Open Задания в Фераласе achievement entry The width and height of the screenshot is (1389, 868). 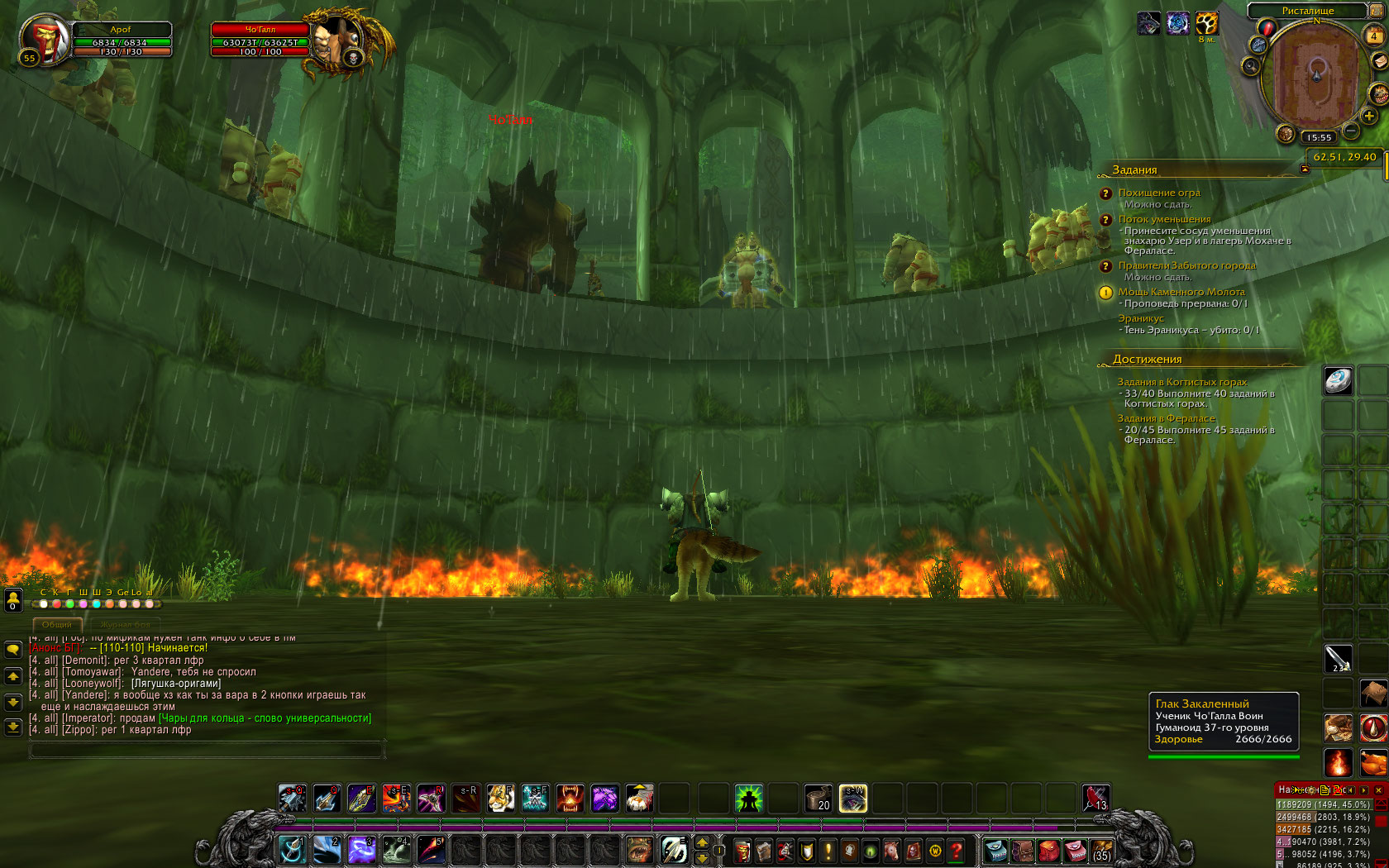click(x=1166, y=418)
